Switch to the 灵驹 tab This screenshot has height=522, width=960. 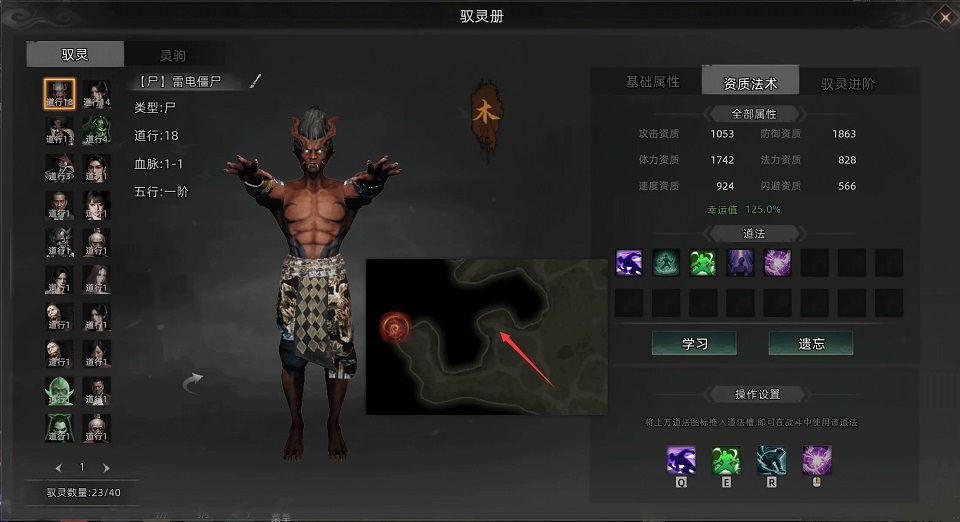172,55
